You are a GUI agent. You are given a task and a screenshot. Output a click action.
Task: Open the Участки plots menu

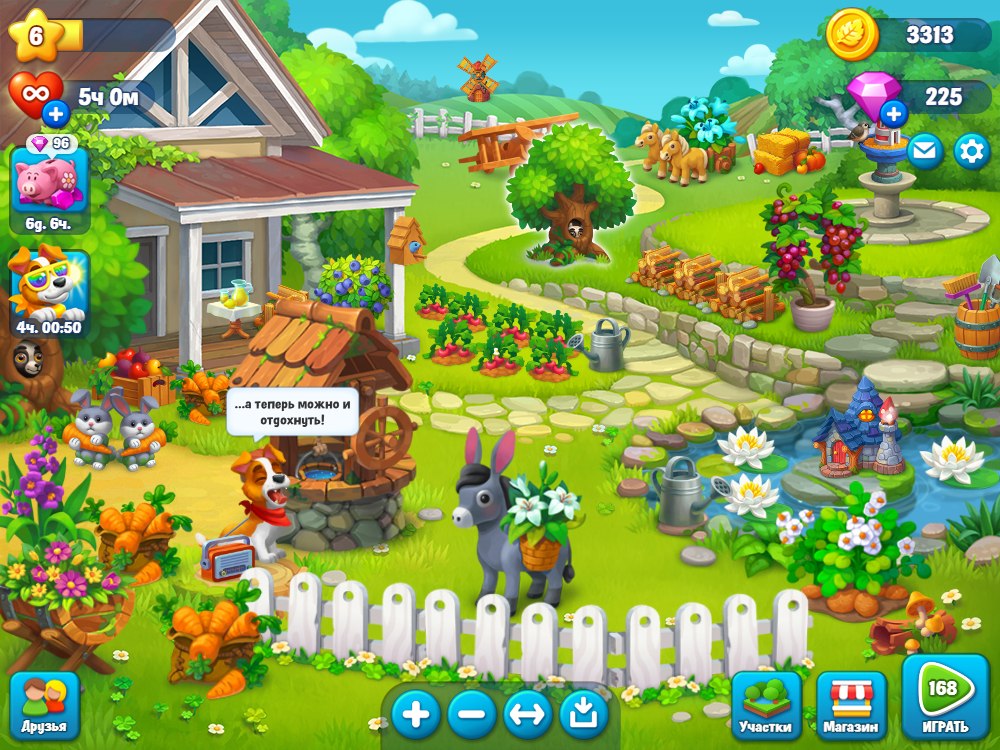coord(766,704)
